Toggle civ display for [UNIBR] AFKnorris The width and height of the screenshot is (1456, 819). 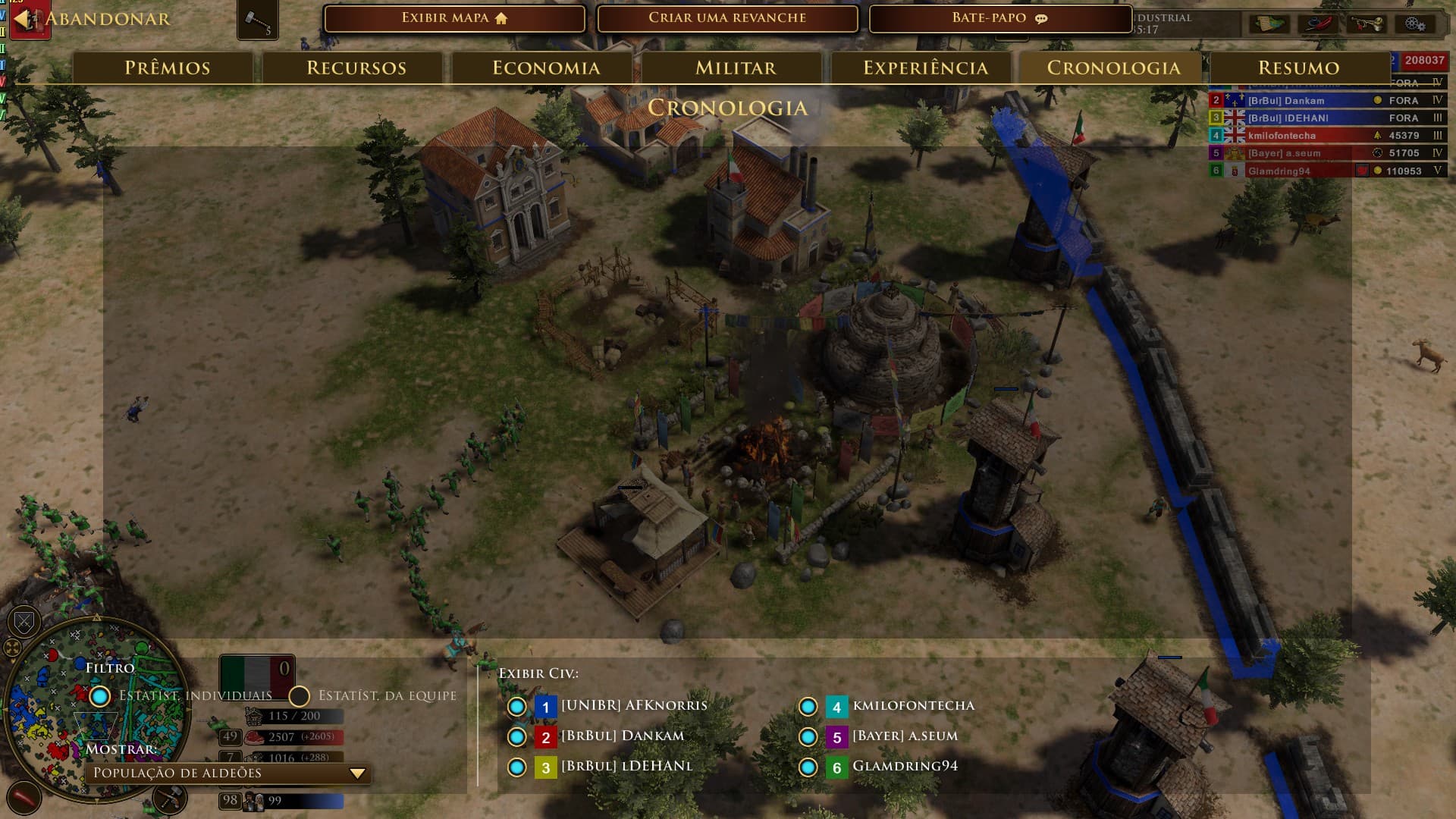click(x=517, y=707)
